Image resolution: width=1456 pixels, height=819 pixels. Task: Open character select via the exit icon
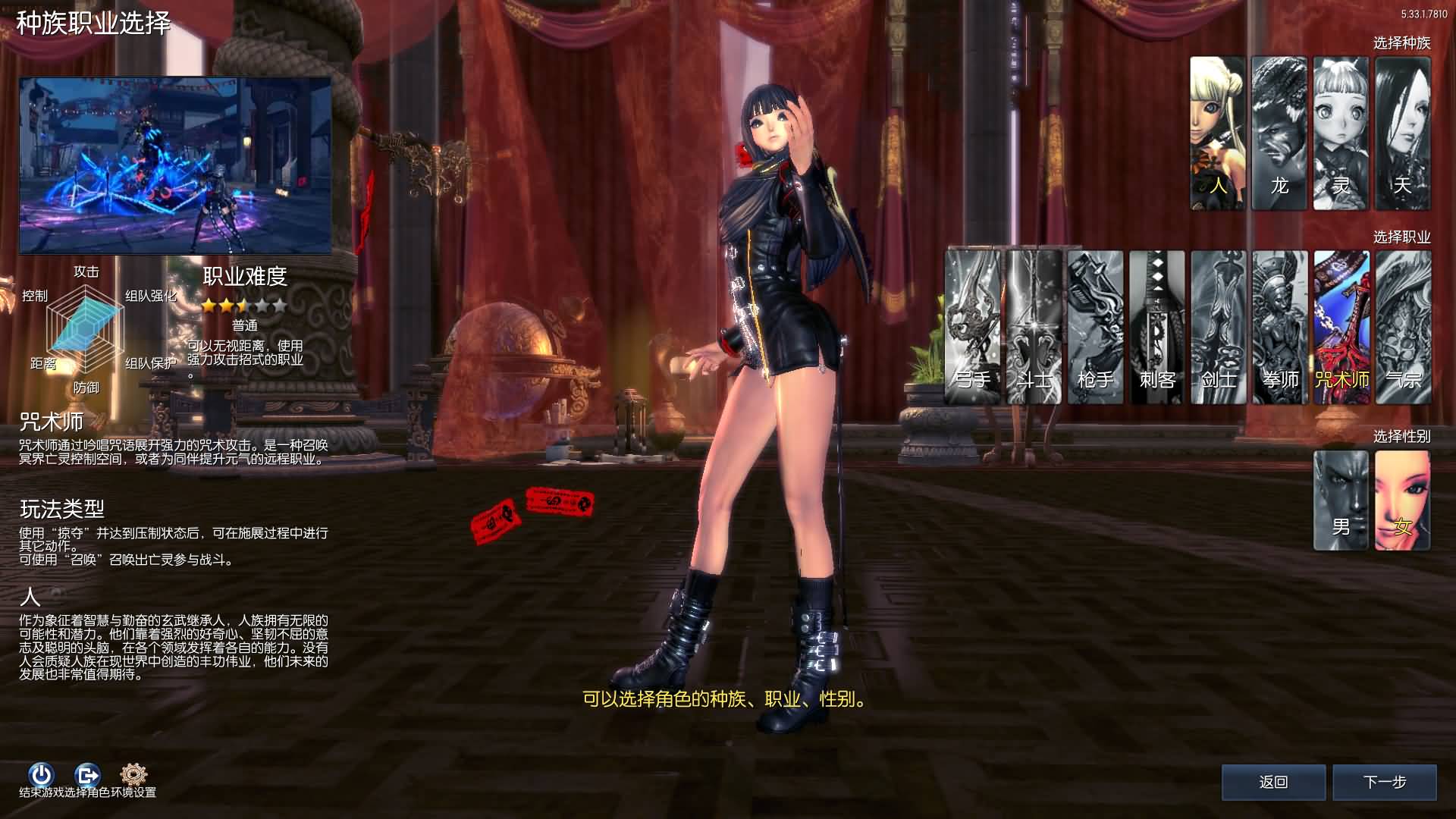coord(87,774)
